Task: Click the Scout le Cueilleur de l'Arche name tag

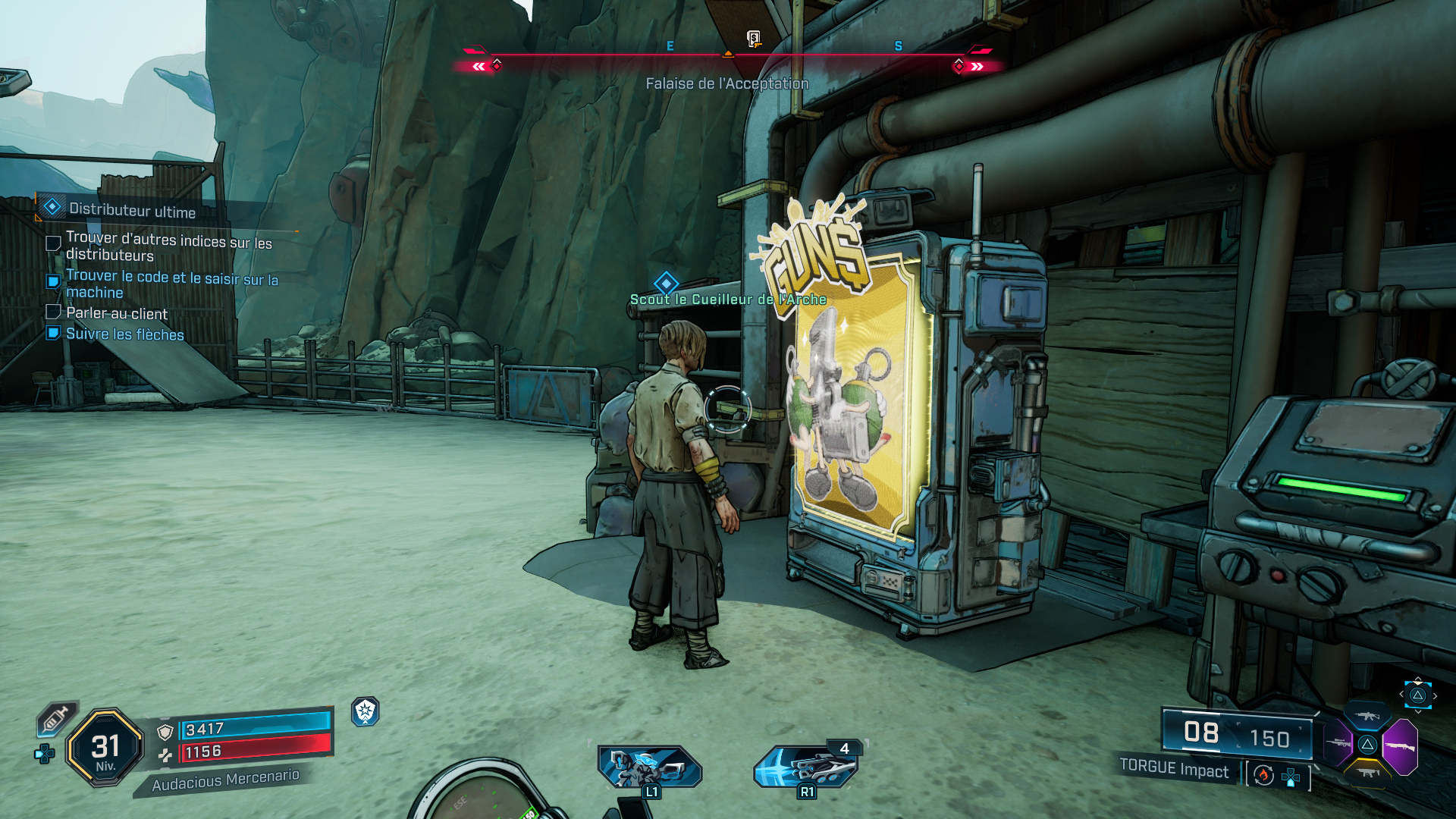Action: coord(730,299)
